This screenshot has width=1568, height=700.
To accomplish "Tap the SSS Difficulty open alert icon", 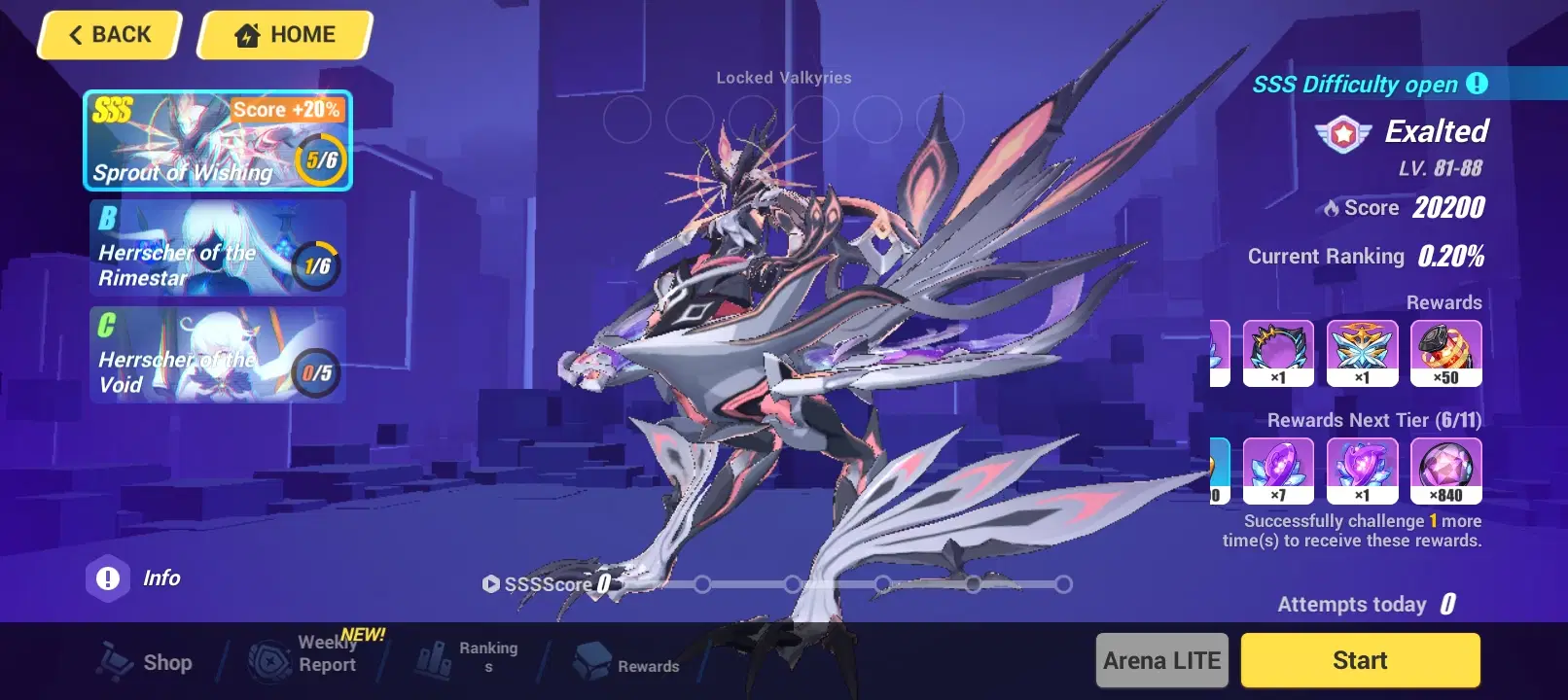I will point(1475,84).
